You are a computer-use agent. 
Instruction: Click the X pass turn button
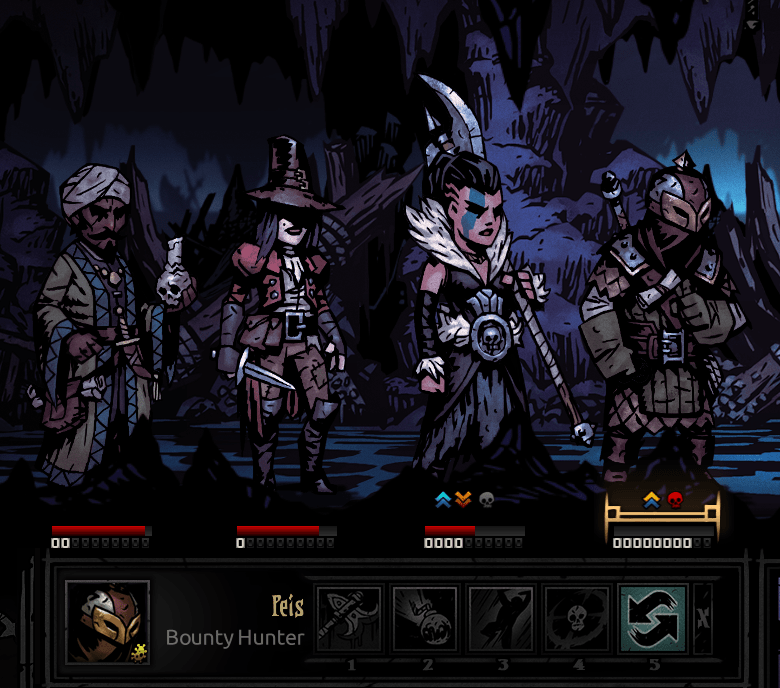pyautogui.click(x=703, y=618)
